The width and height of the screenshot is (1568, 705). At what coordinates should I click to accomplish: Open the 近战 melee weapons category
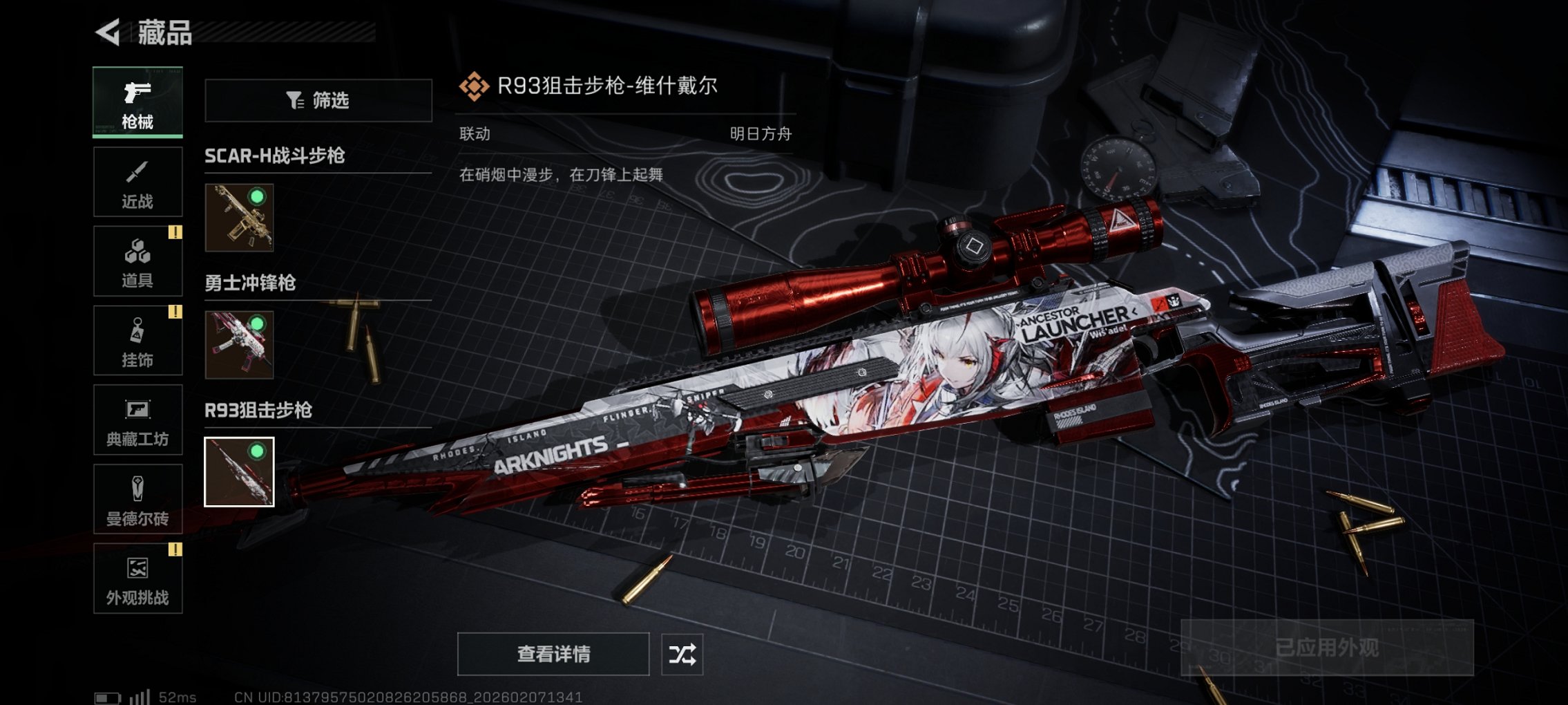click(137, 182)
